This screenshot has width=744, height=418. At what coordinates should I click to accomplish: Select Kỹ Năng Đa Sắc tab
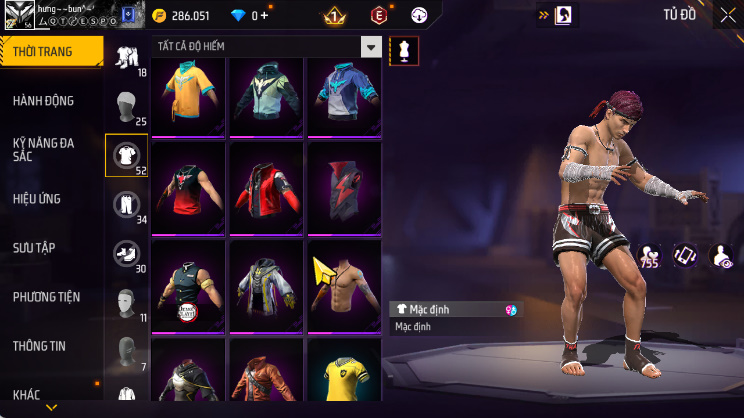[43, 150]
